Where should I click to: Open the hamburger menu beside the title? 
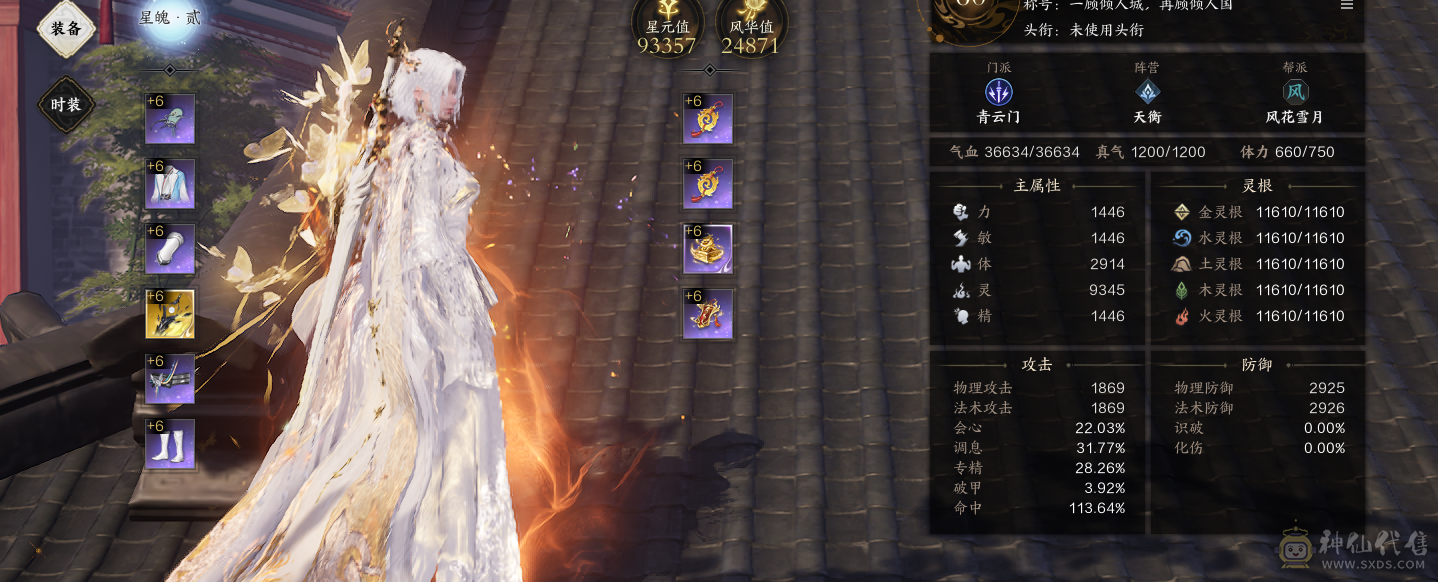click(1347, 5)
